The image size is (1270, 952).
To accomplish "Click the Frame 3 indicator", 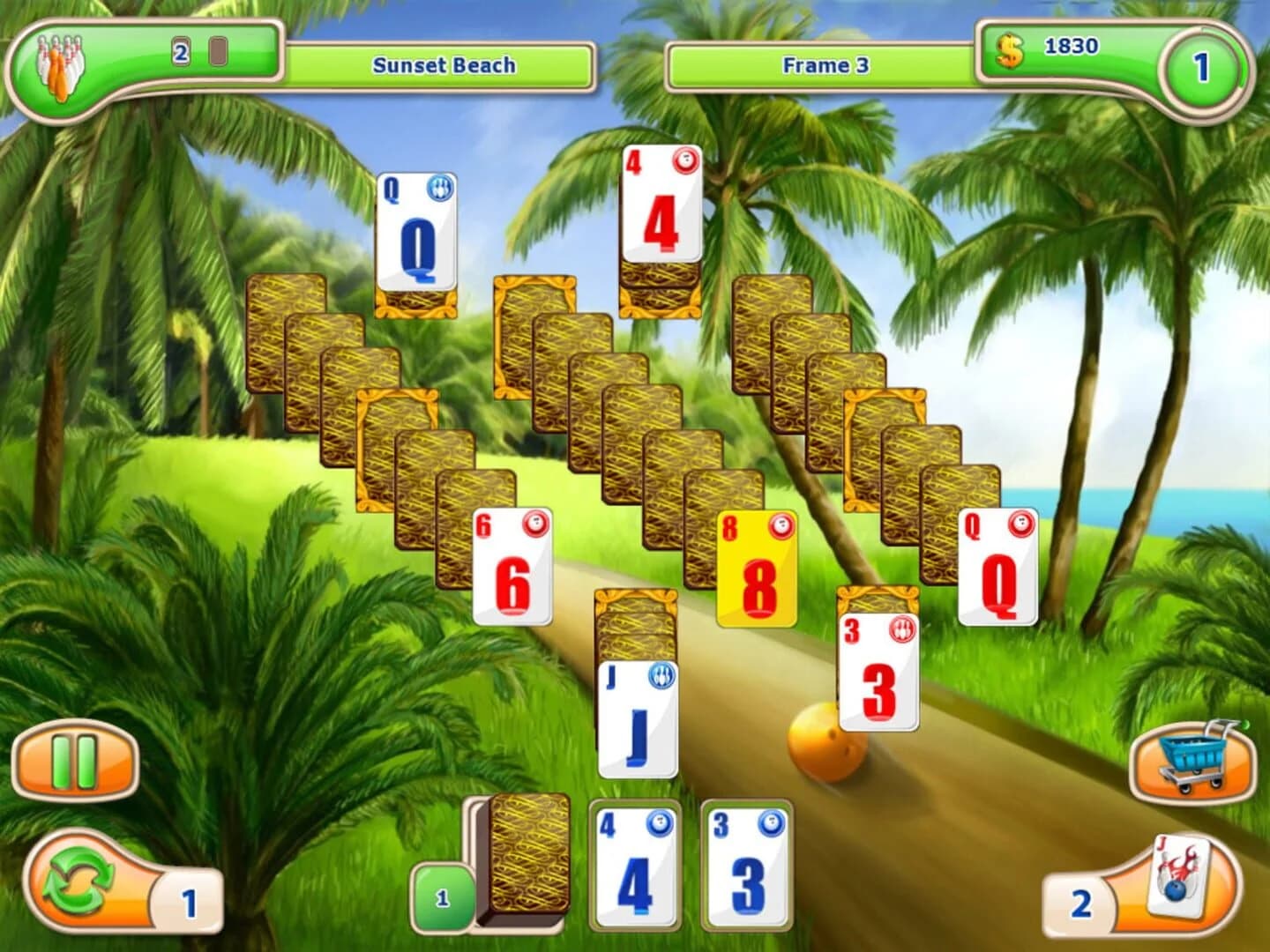I will pos(825,64).
